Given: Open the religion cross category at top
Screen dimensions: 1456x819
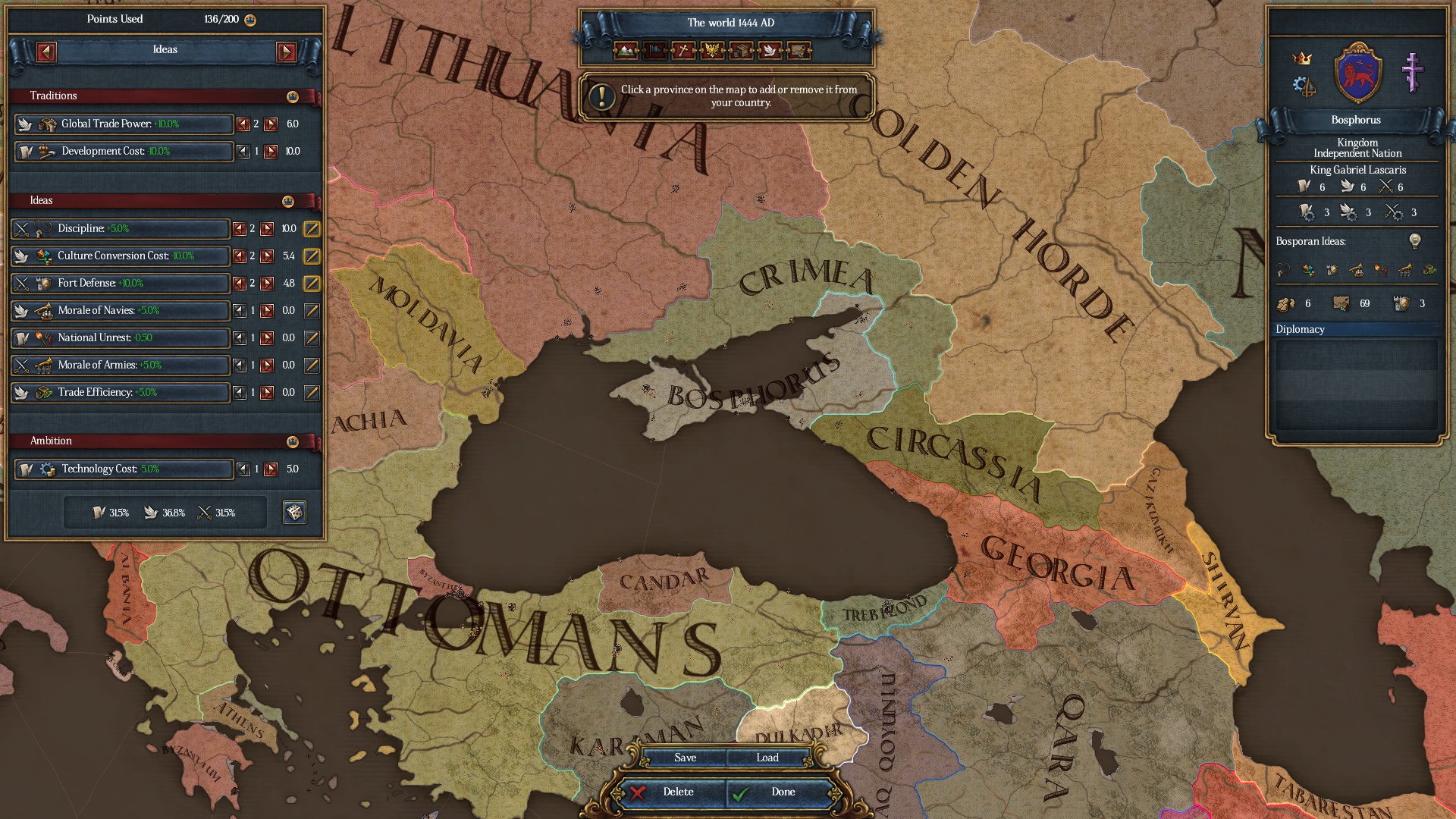Looking at the screenshot, I should (x=682, y=52).
